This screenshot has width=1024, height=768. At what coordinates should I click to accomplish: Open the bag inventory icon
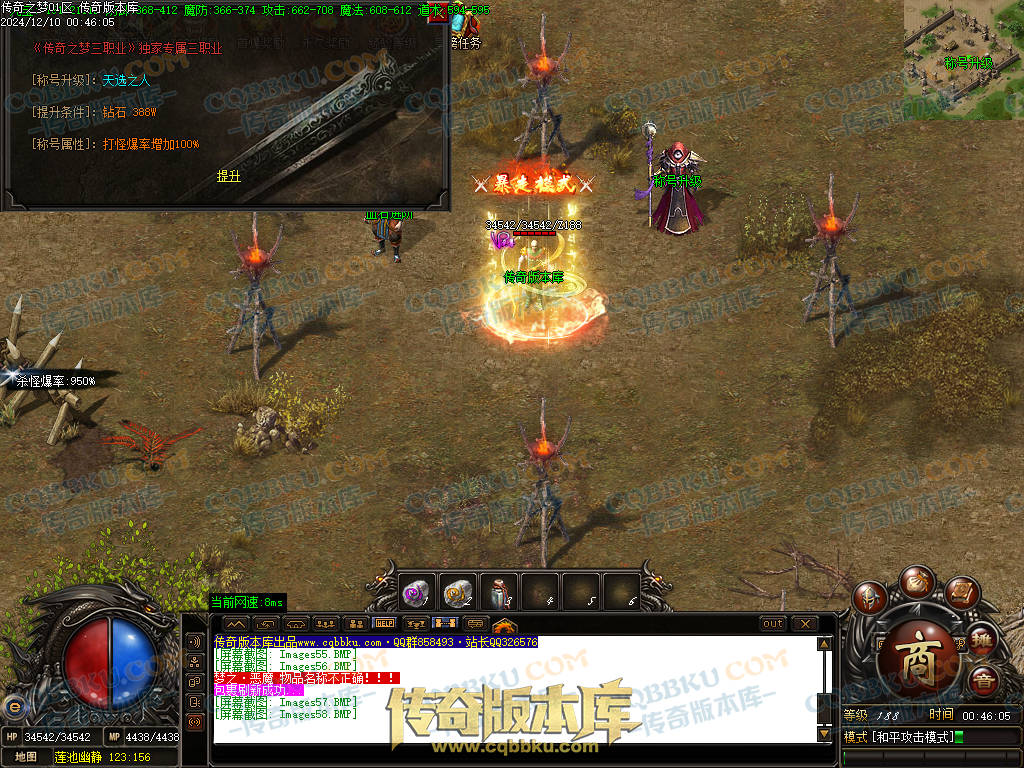point(915,581)
